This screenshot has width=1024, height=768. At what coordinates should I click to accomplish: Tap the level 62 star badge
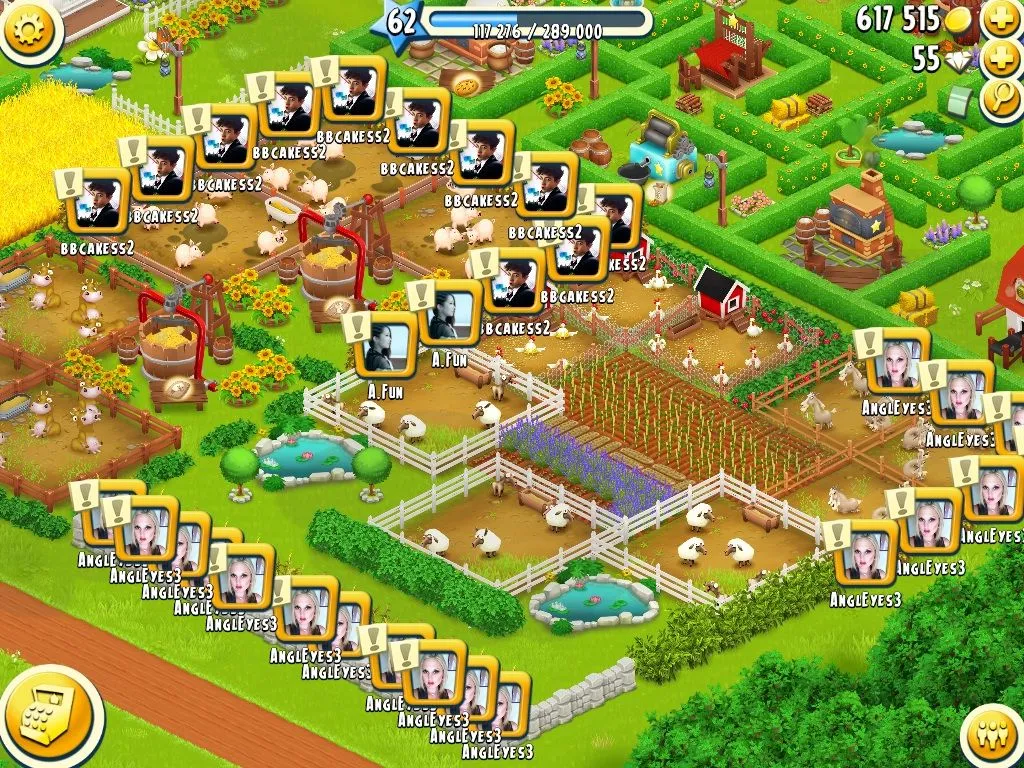[x=401, y=22]
